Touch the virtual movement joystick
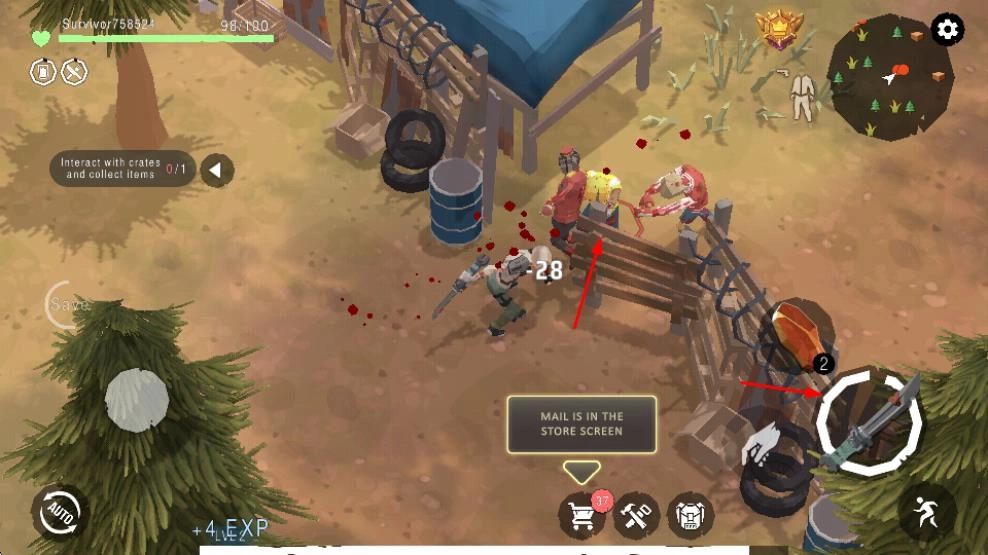This screenshot has height=555, width=988. pos(137,400)
